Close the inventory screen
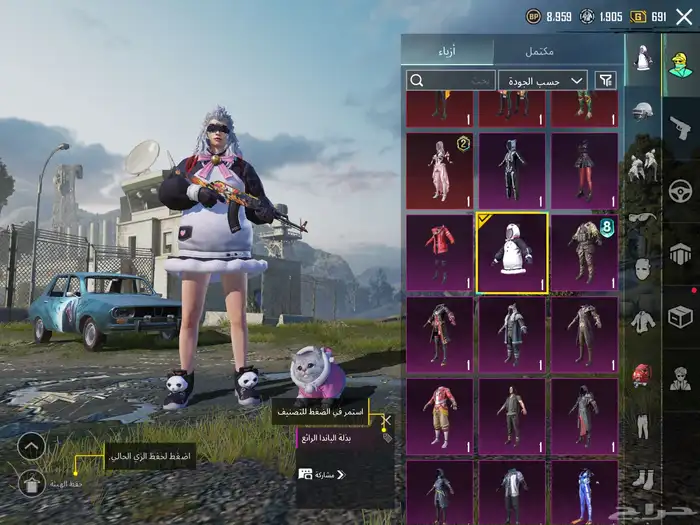700x525 pixels. click(684, 16)
